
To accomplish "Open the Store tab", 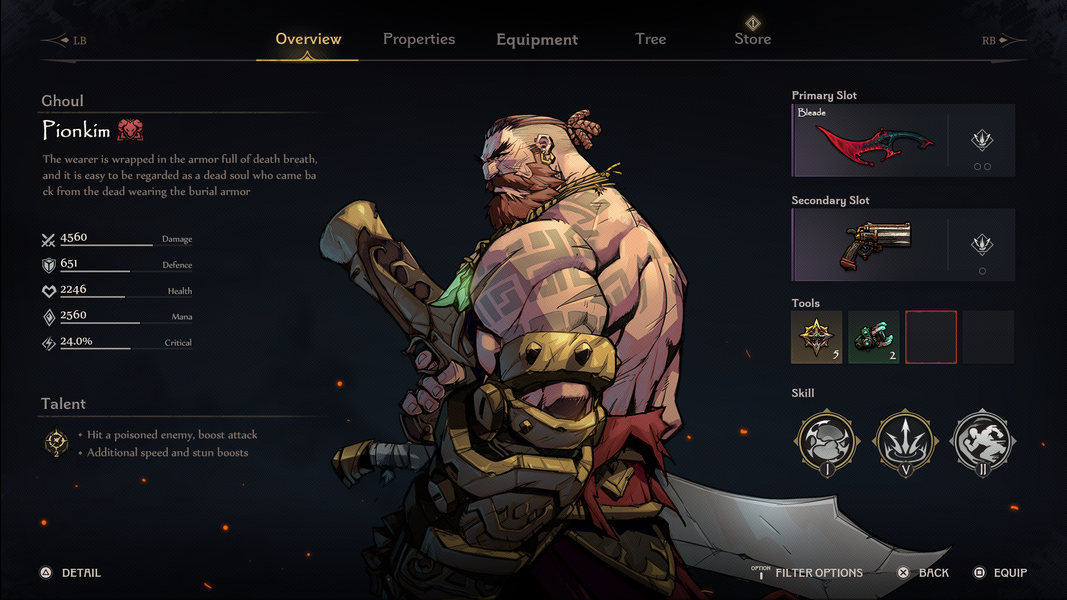I will click(753, 39).
